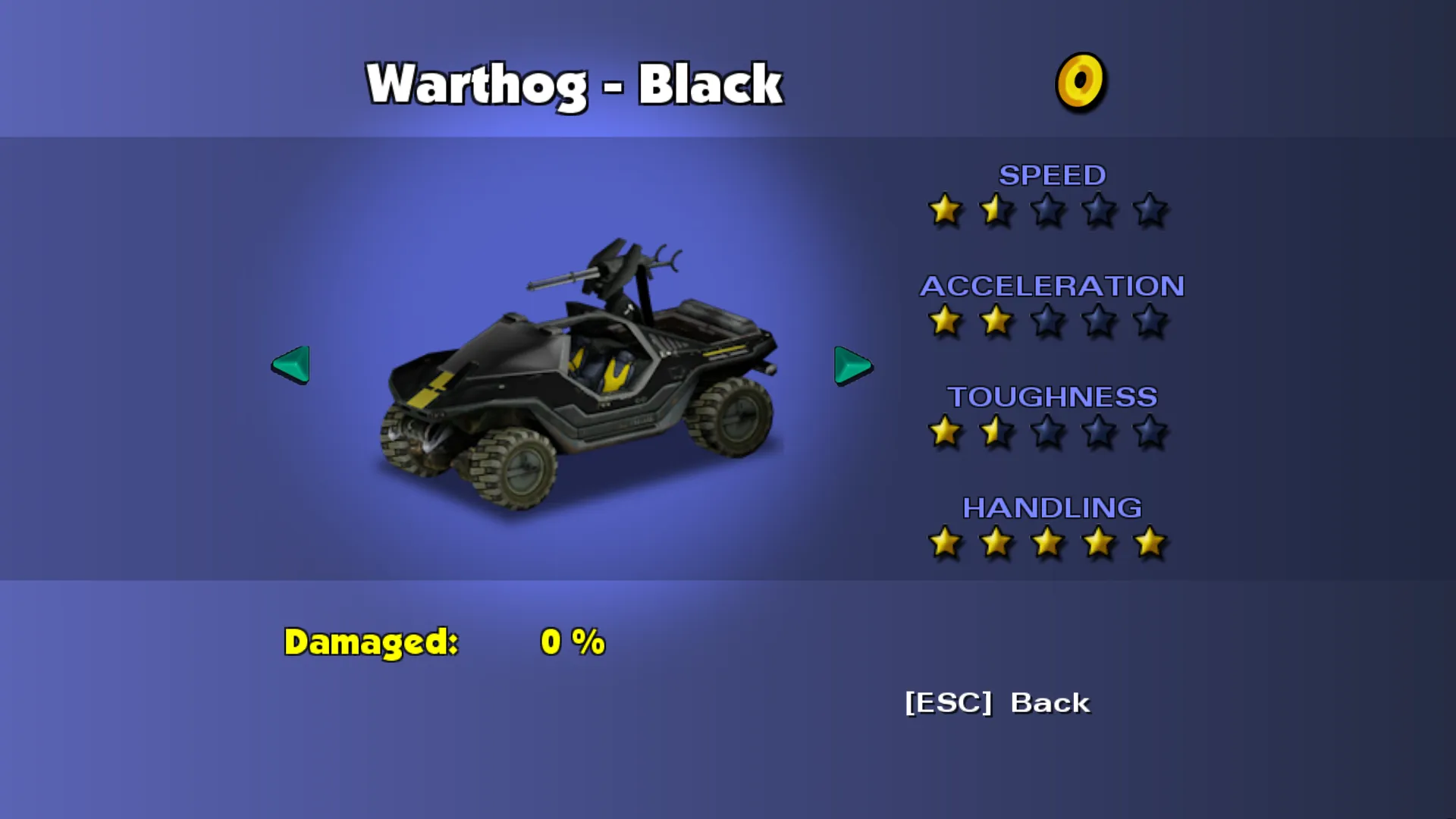The width and height of the screenshot is (1456, 819).
Task: Select the middle Handling star
Action: coord(1048,543)
